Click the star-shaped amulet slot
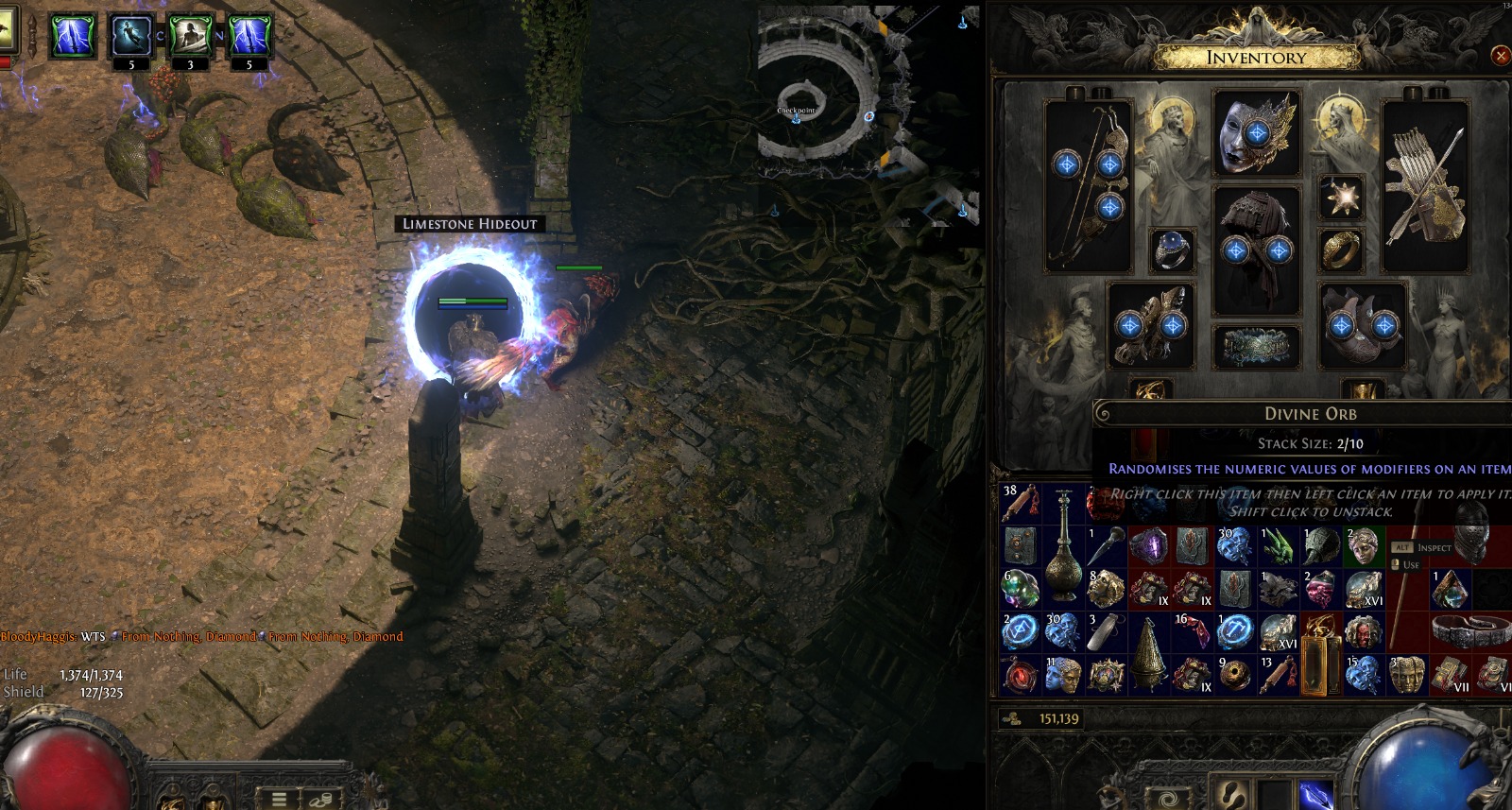Screen dimensions: 1512x810 (1341, 198)
